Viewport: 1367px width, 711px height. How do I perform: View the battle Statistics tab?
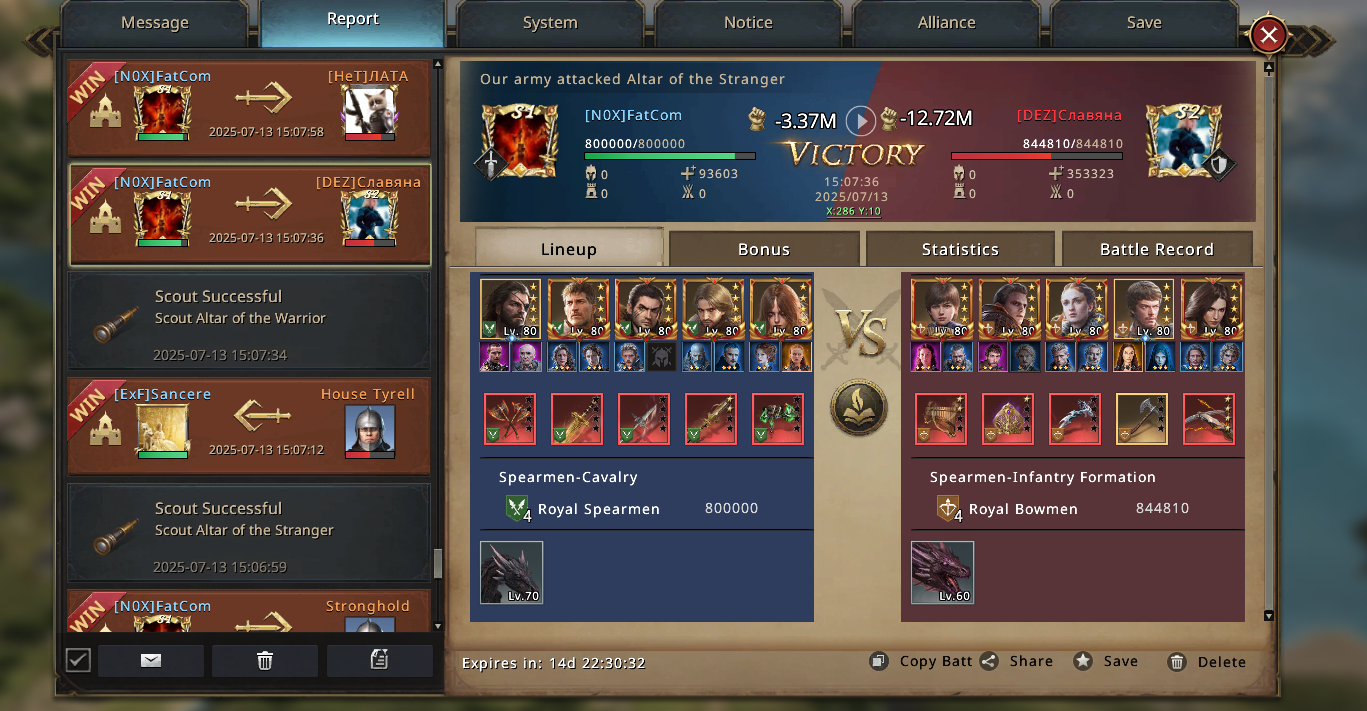tap(960, 249)
